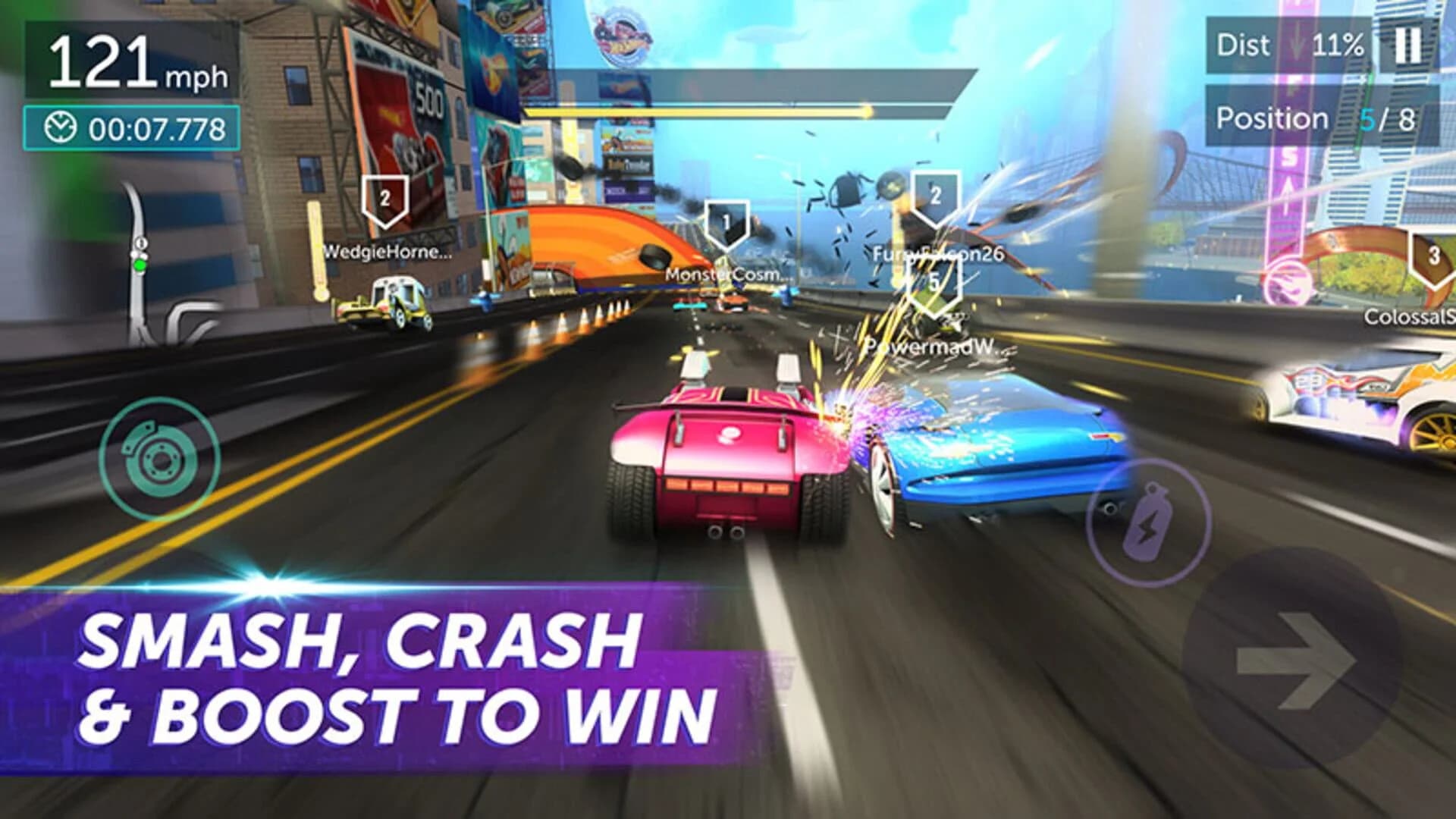
Task: Activate the nitro boost bottle icon
Action: (x=1150, y=523)
